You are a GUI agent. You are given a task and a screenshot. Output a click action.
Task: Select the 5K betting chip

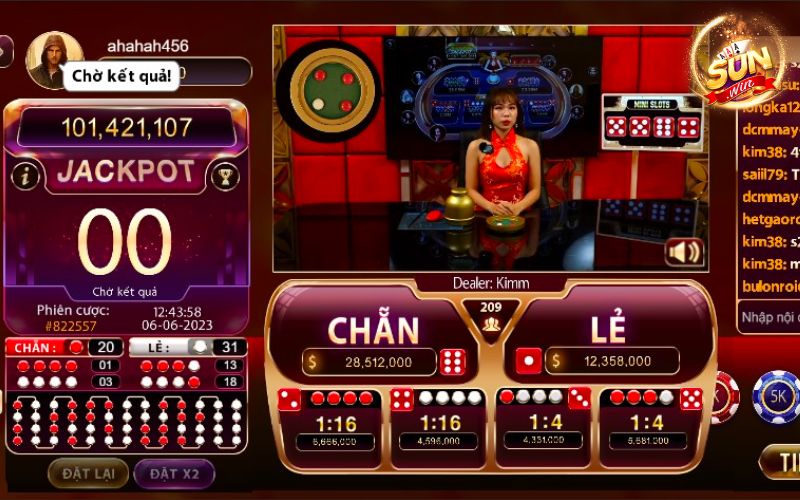click(x=776, y=397)
